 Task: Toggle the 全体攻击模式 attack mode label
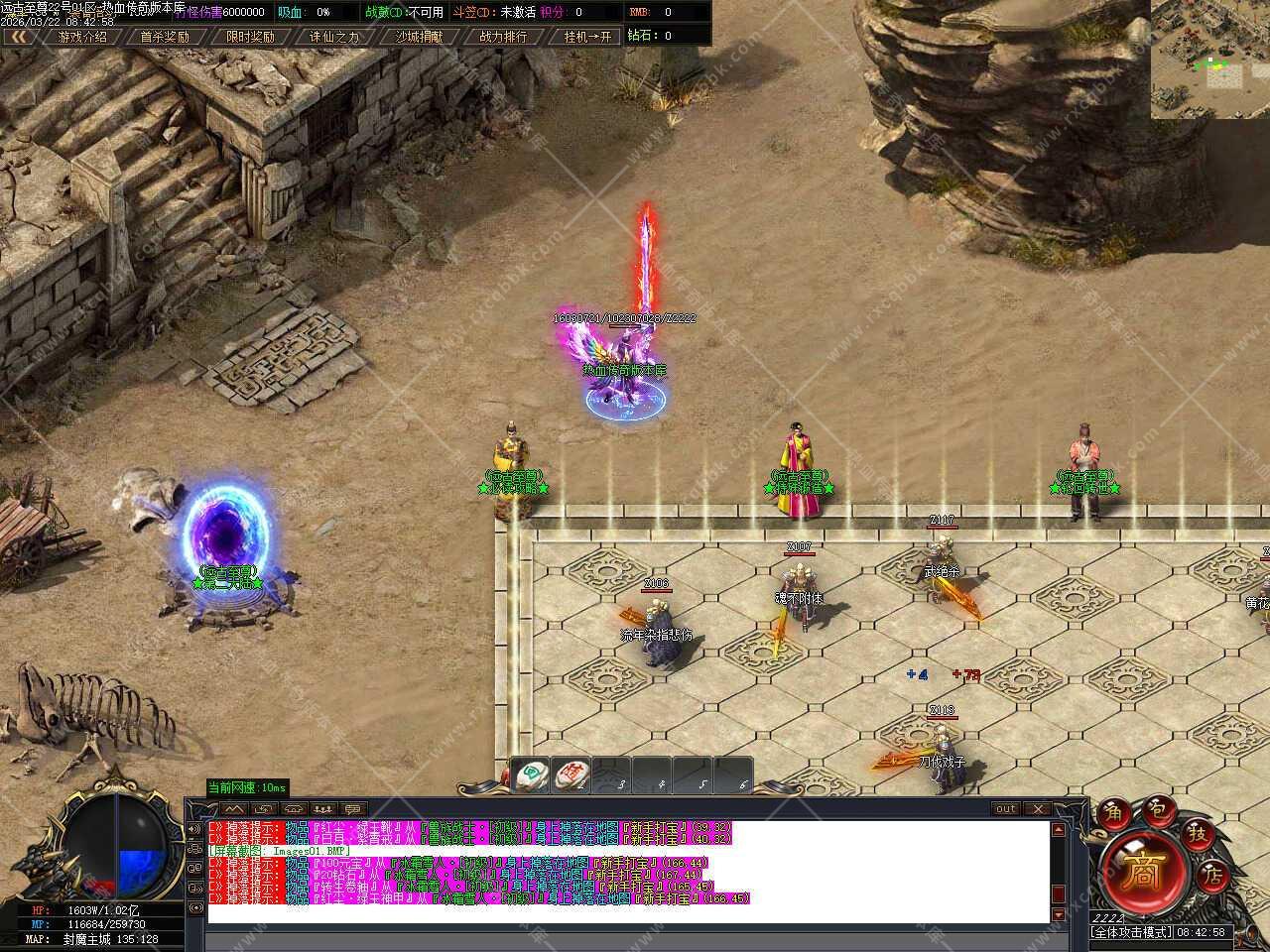[x=1131, y=933]
